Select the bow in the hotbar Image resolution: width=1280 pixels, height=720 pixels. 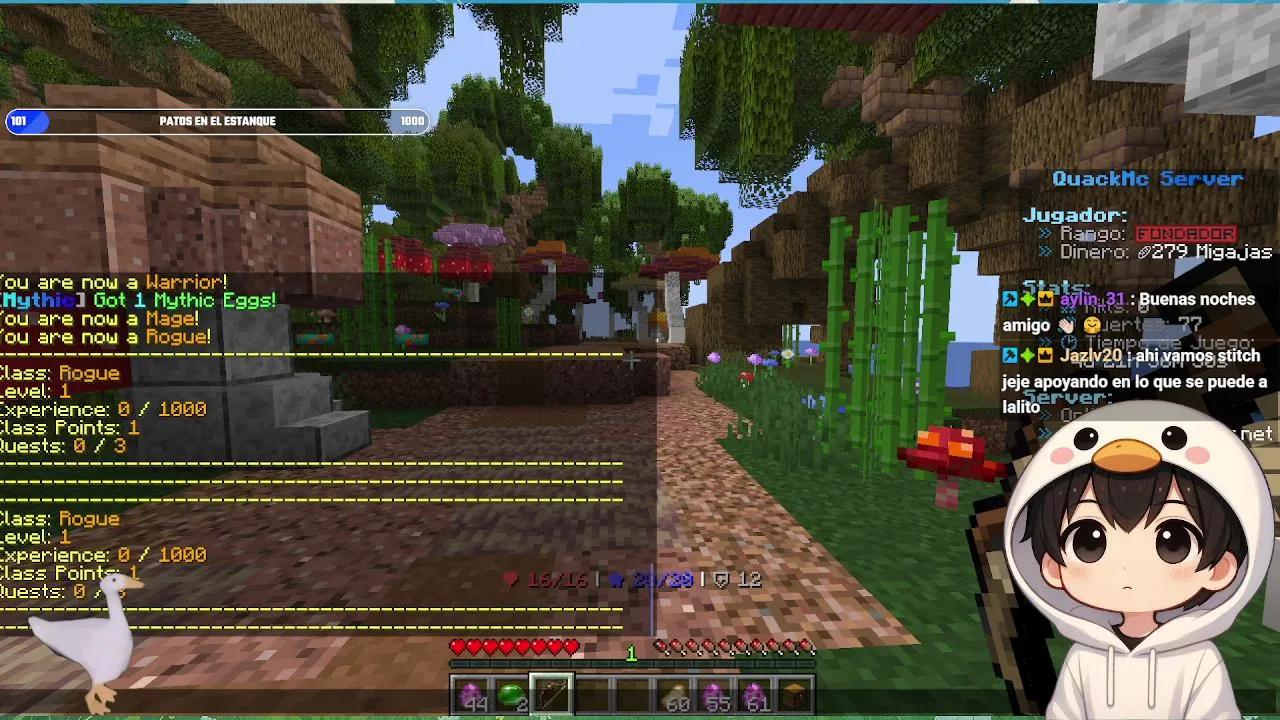click(x=551, y=691)
